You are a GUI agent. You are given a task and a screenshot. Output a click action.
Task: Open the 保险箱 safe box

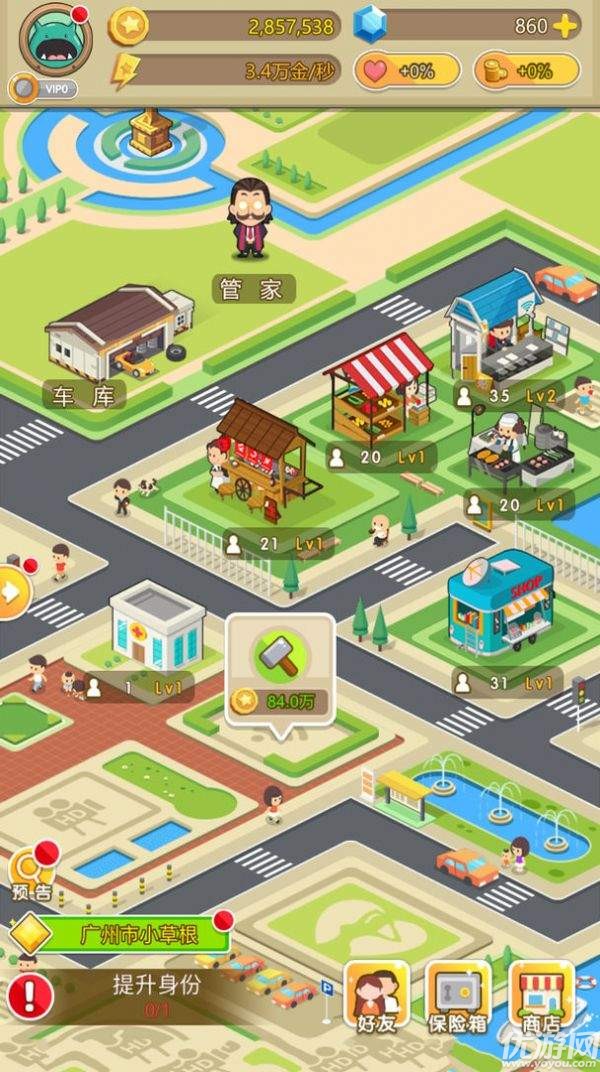(x=458, y=997)
